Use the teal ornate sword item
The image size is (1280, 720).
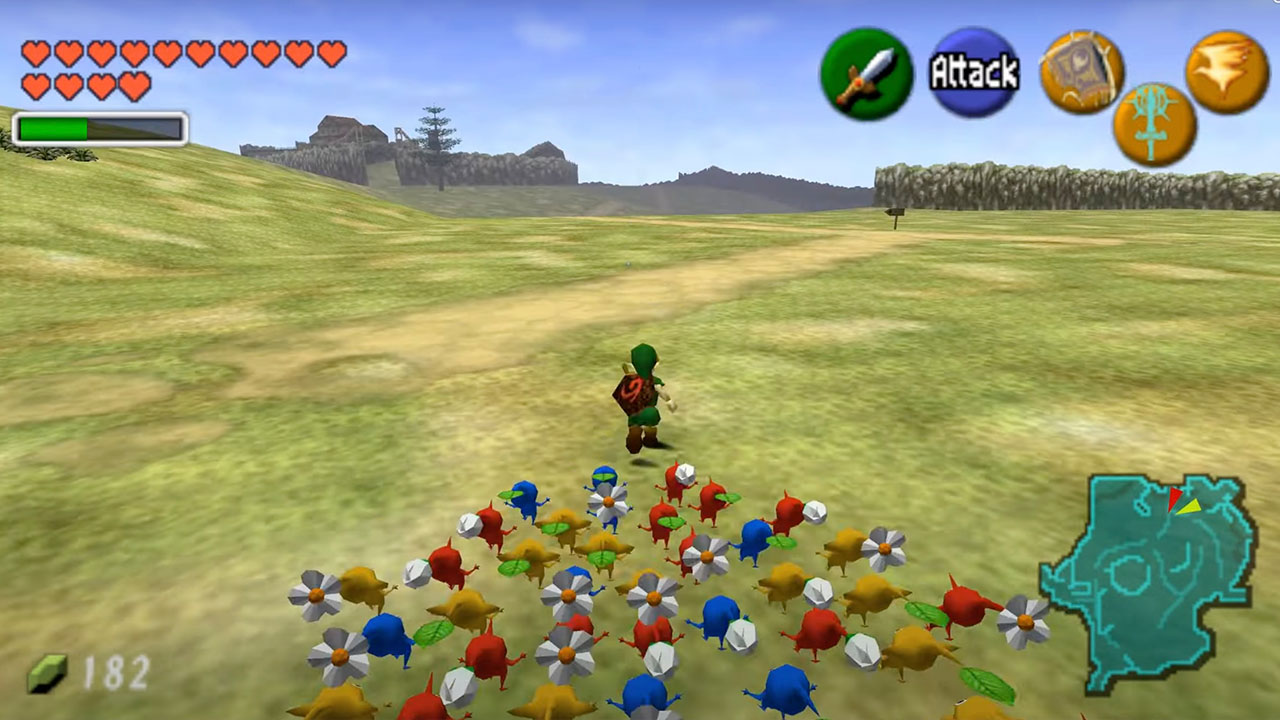click(x=1154, y=125)
